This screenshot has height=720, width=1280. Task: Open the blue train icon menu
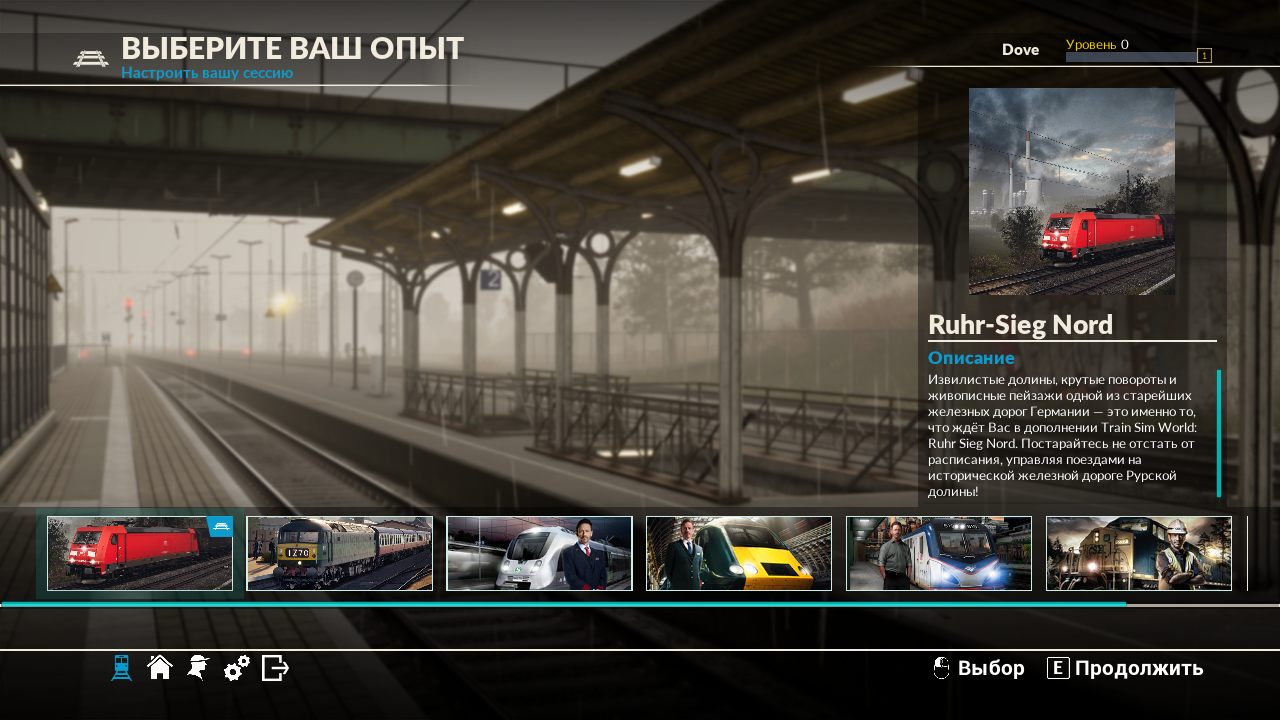click(x=121, y=668)
